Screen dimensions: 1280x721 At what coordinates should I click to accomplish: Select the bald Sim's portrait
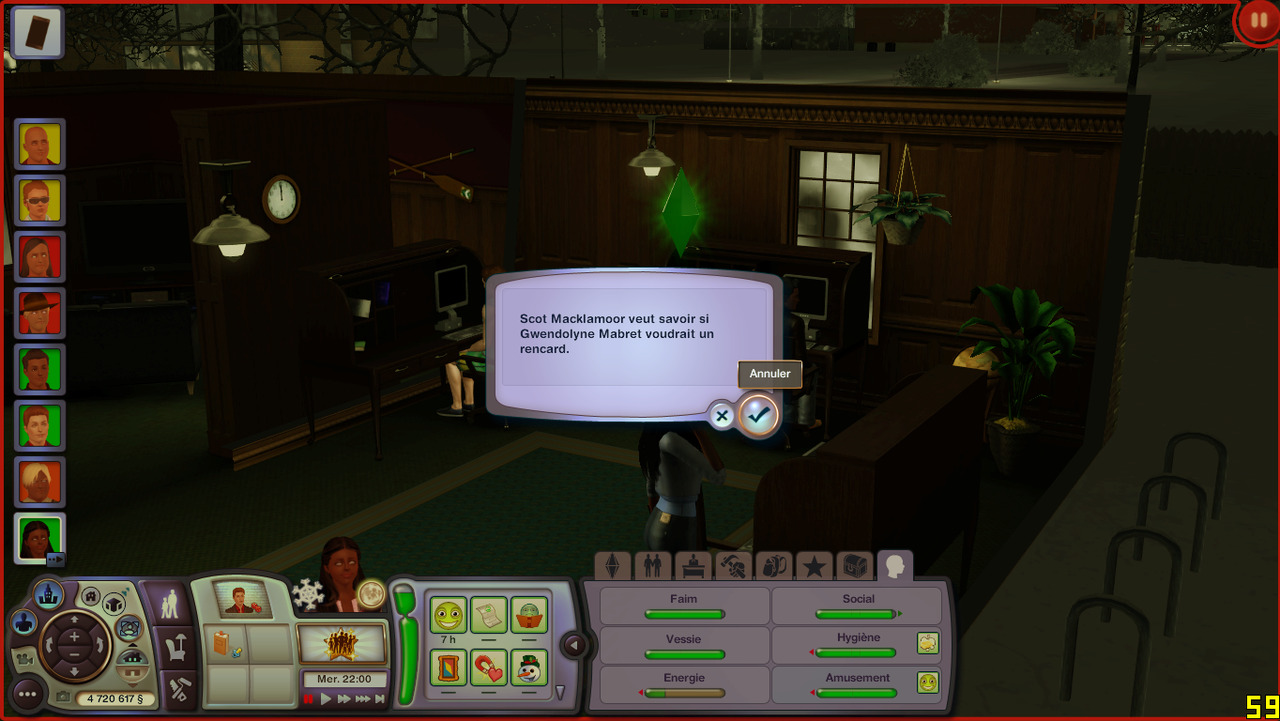(40, 146)
